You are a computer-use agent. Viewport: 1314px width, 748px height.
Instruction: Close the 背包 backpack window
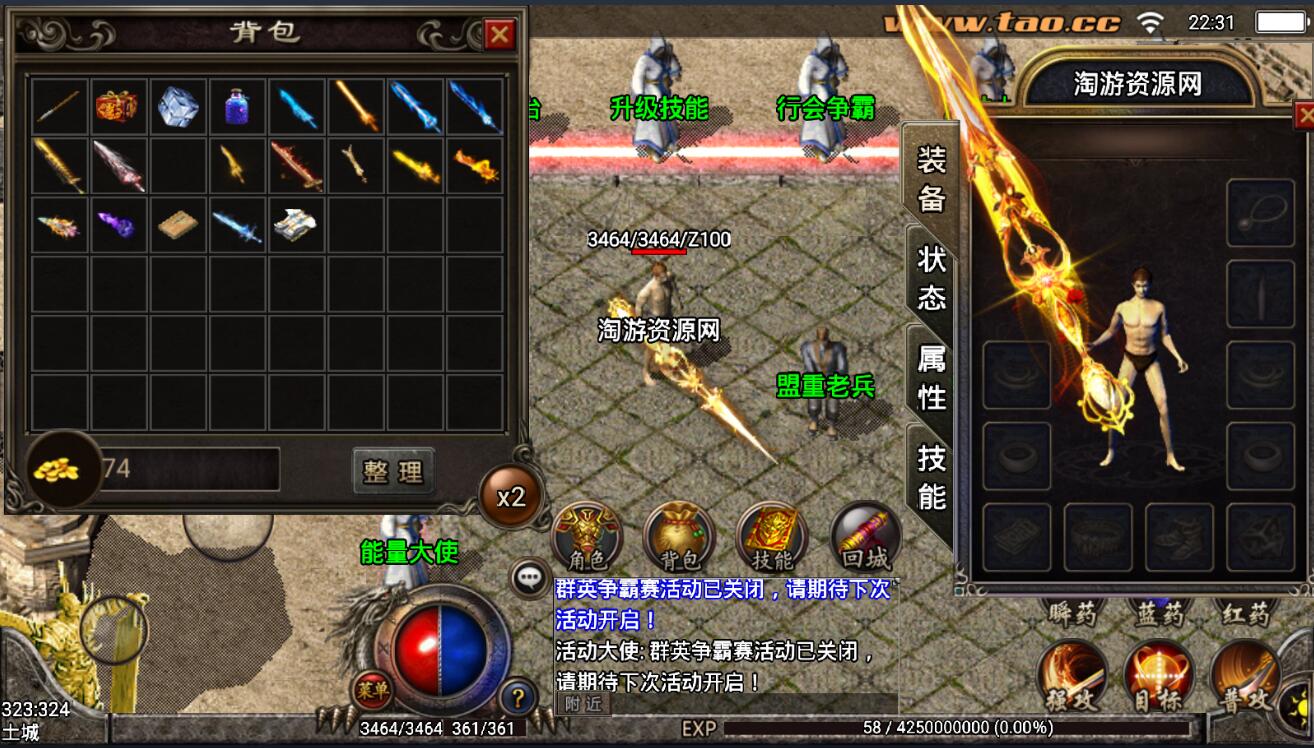tap(499, 36)
